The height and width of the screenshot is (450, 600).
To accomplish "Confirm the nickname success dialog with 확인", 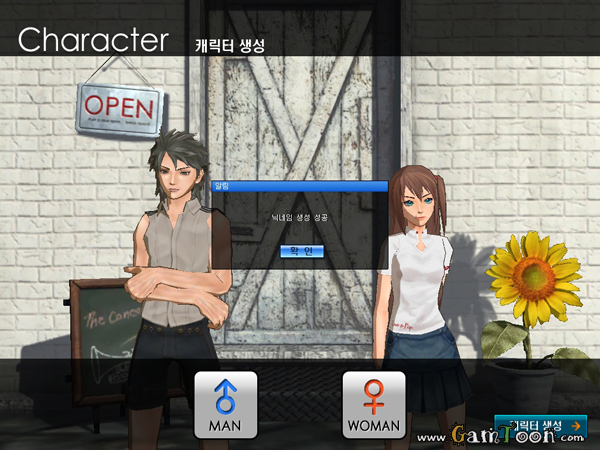I will click(300, 251).
